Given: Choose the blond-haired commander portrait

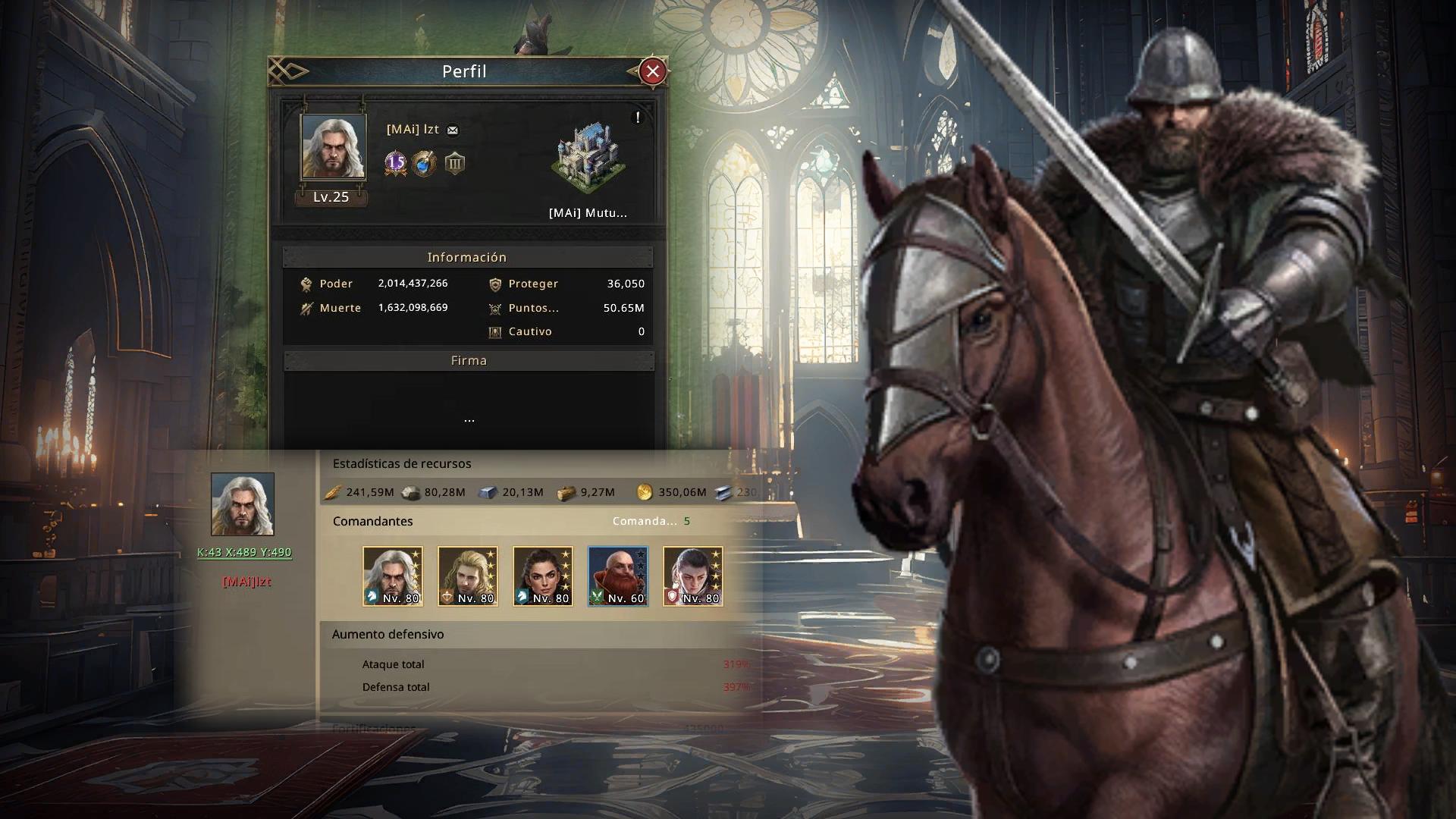Looking at the screenshot, I should 468,576.
